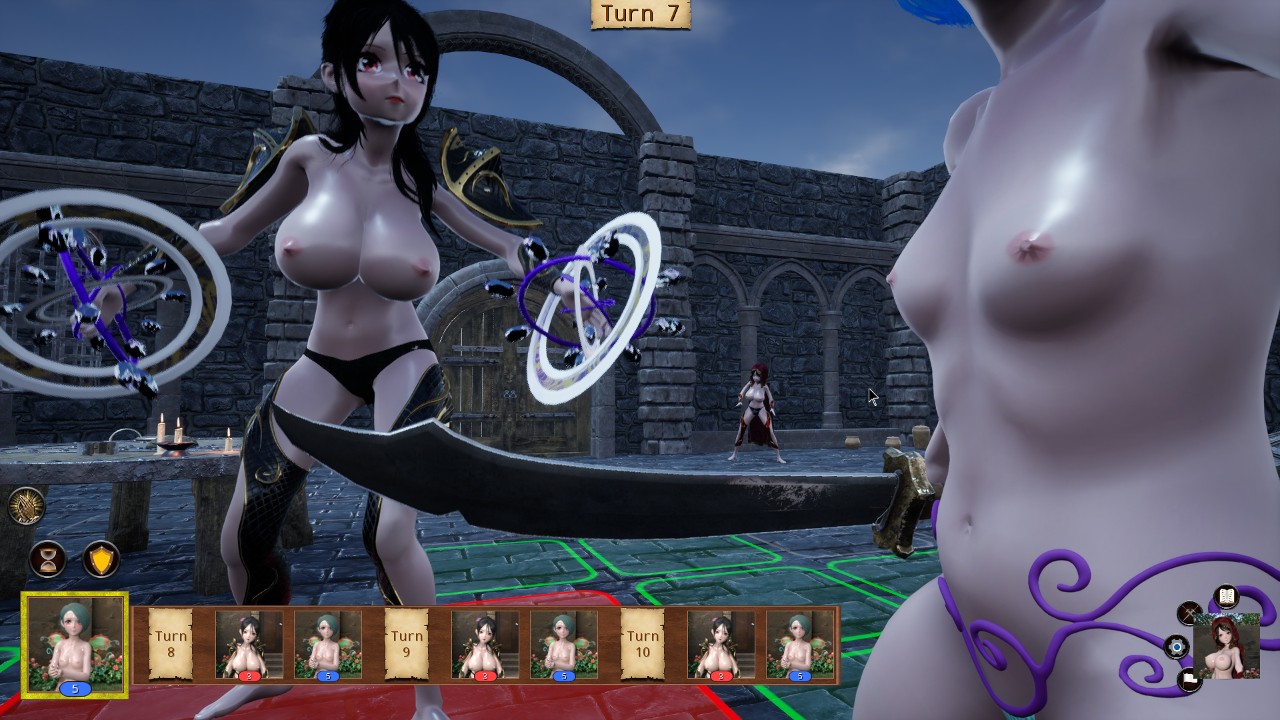
Task: Activate the praying hands ability icon
Action: pos(26,506)
